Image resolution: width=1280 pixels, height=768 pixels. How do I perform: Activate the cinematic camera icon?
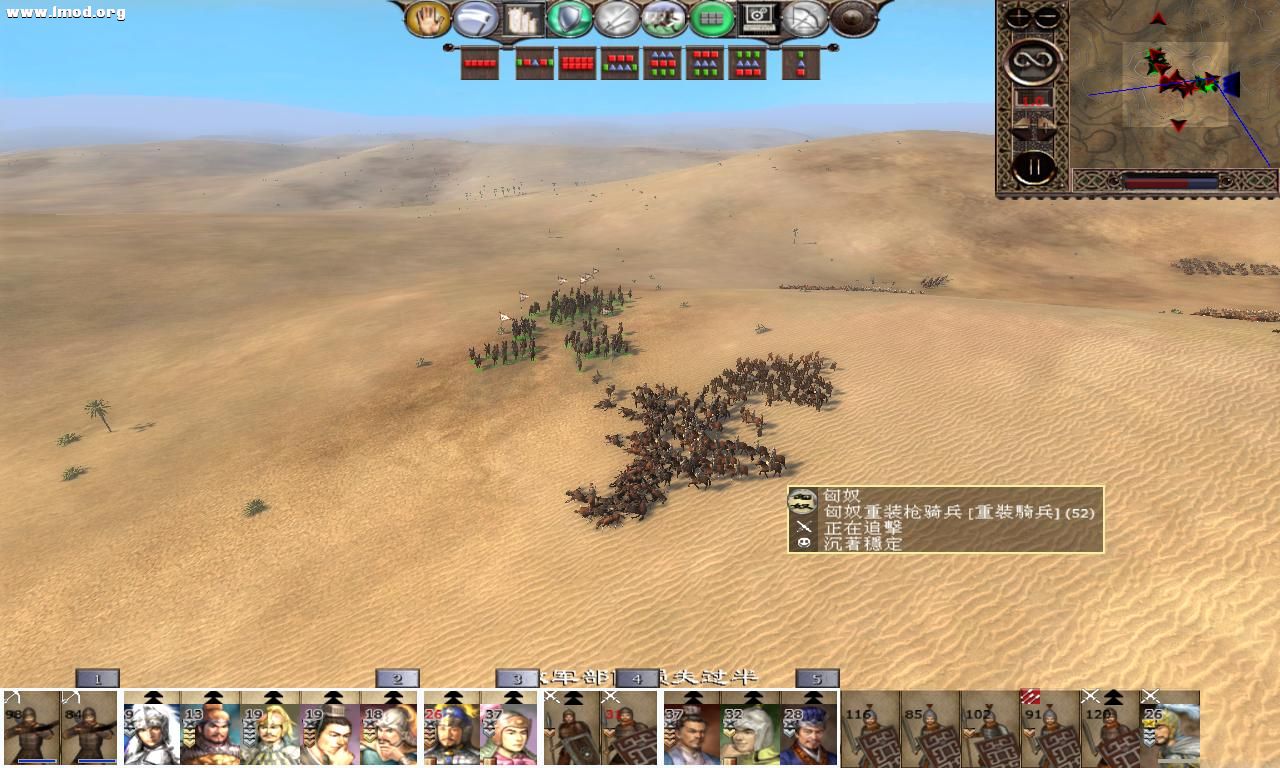[x=757, y=18]
